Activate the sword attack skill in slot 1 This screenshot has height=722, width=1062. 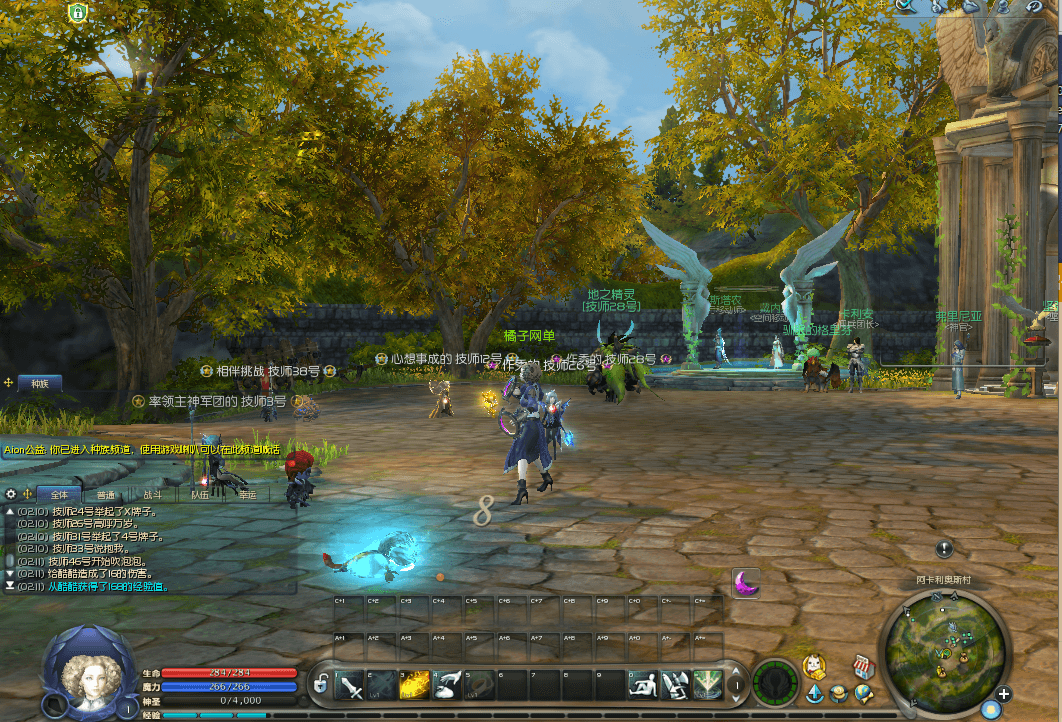click(351, 685)
